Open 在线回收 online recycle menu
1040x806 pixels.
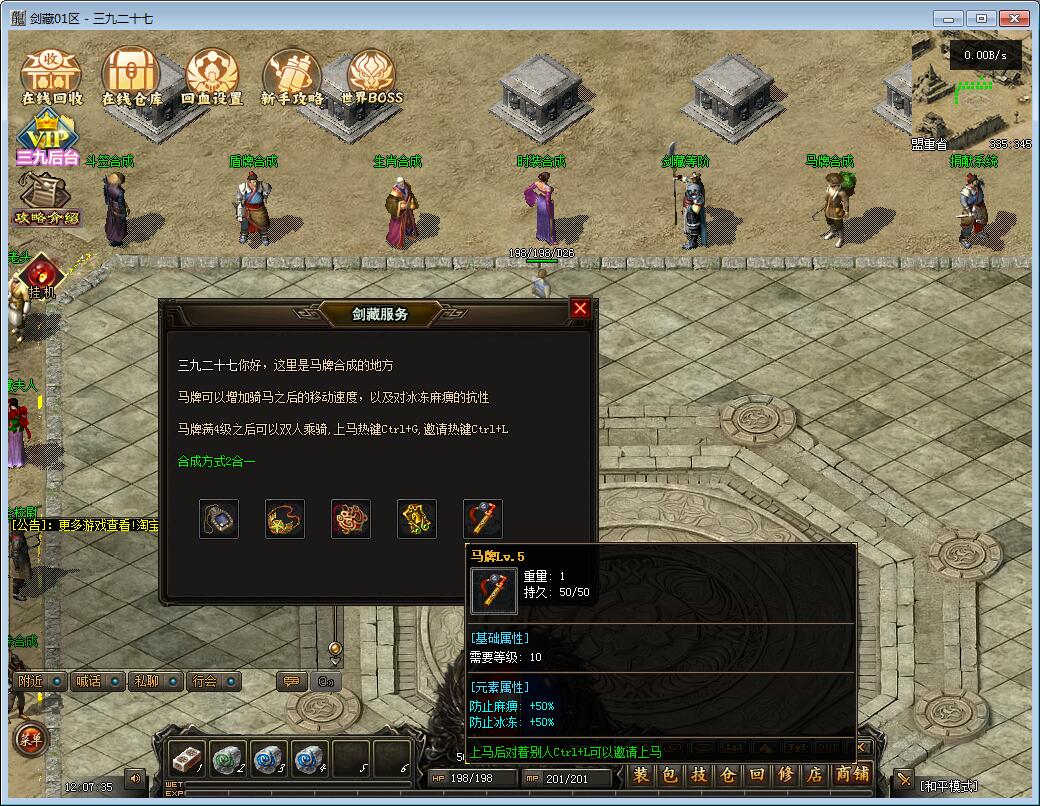pos(51,77)
